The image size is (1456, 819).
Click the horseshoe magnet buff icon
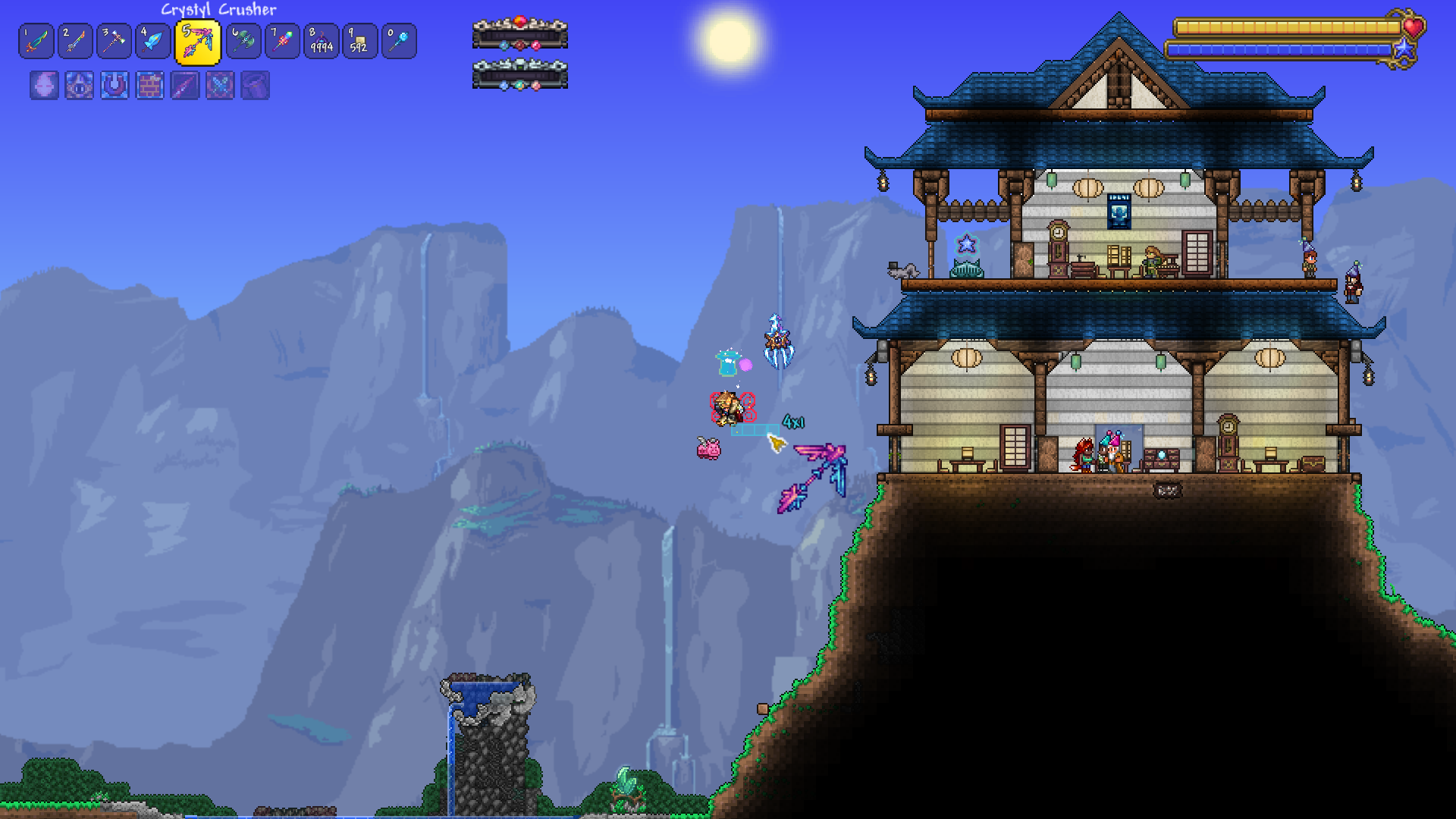115,86
